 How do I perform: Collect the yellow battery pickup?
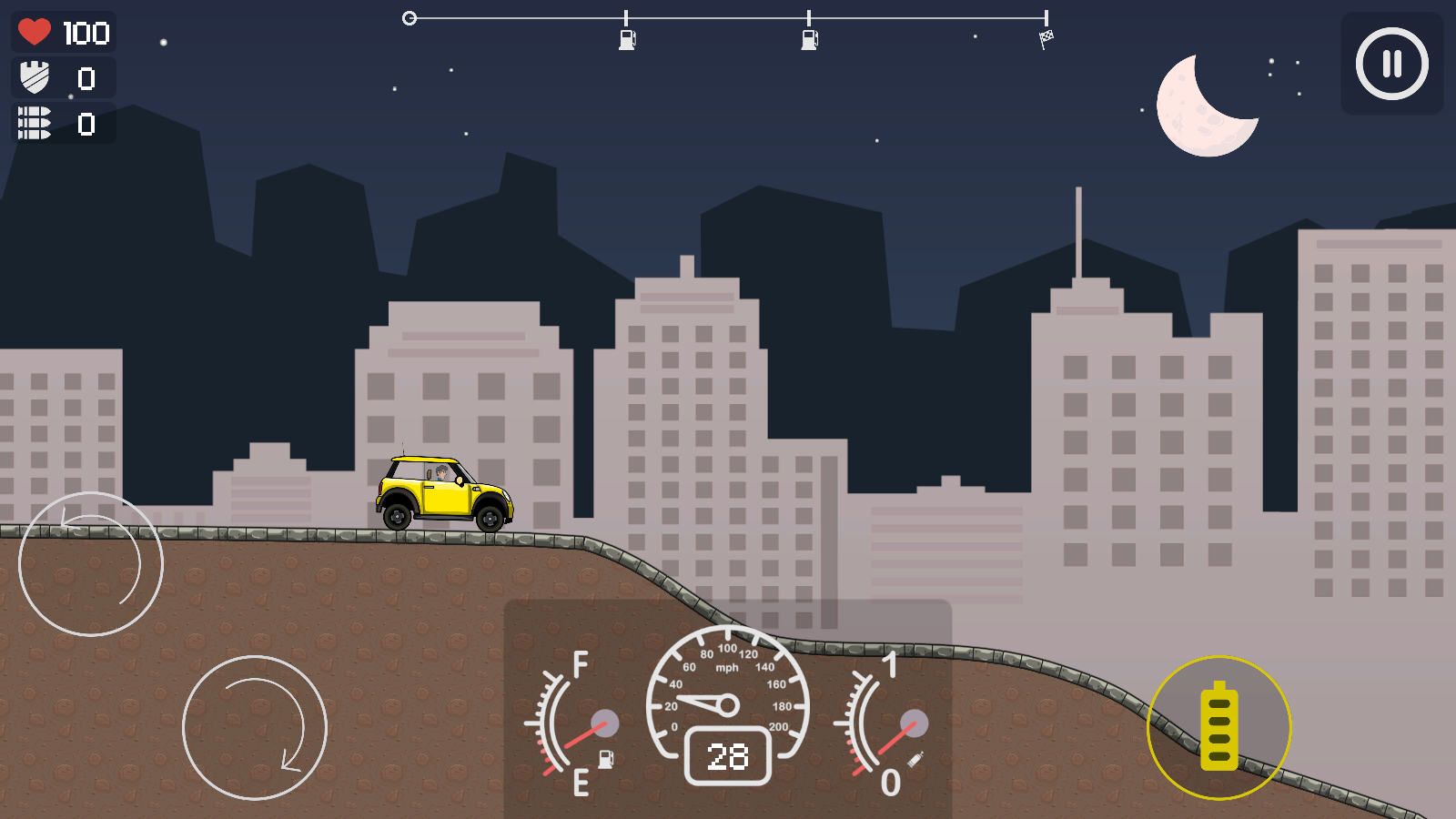coord(1218,728)
